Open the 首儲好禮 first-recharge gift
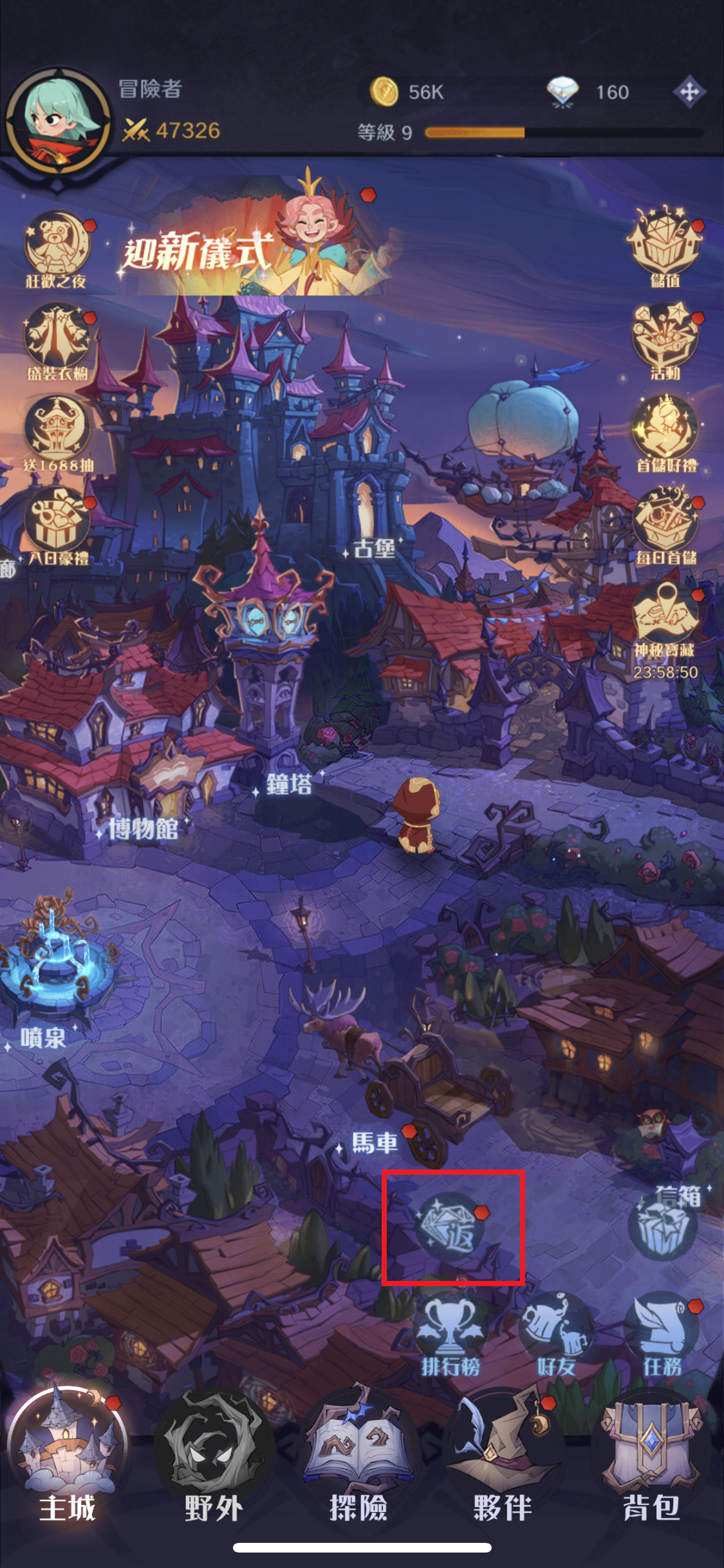This screenshot has width=724, height=1568. point(665,431)
